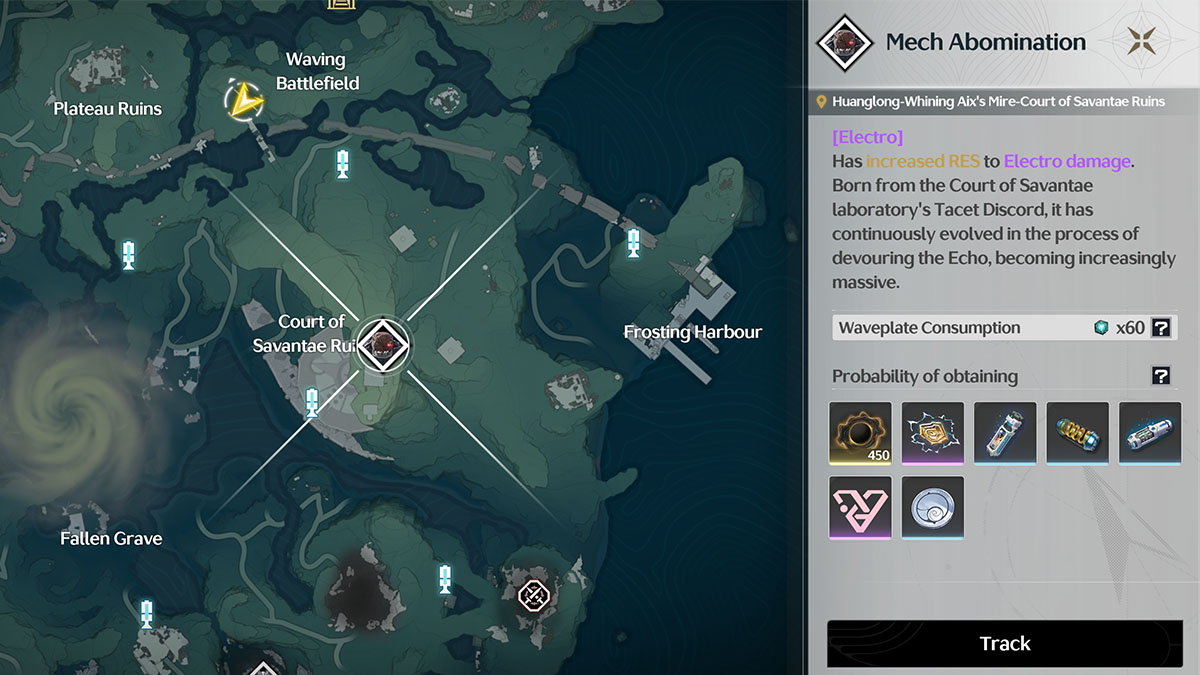View the gold coil capsule reward
Image resolution: width=1200 pixels, height=675 pixels.
pos(1078,433)
